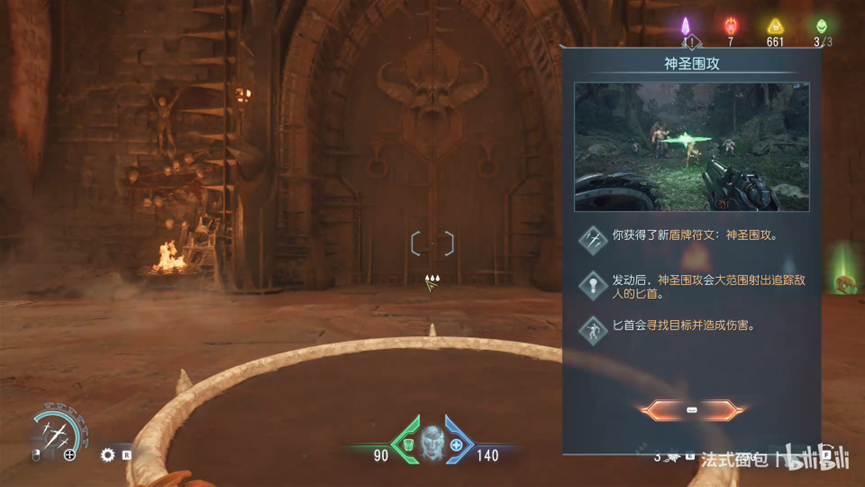Select the blue health cross icon

point(456,444)
